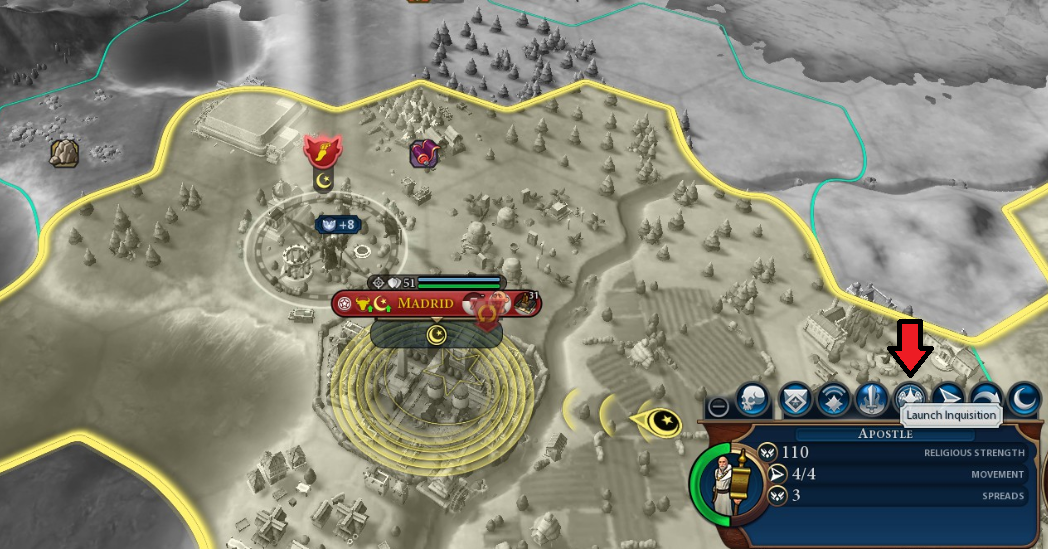
Task: Select the yellow religious unit marker near Madrid
Action: pos(662,423)
